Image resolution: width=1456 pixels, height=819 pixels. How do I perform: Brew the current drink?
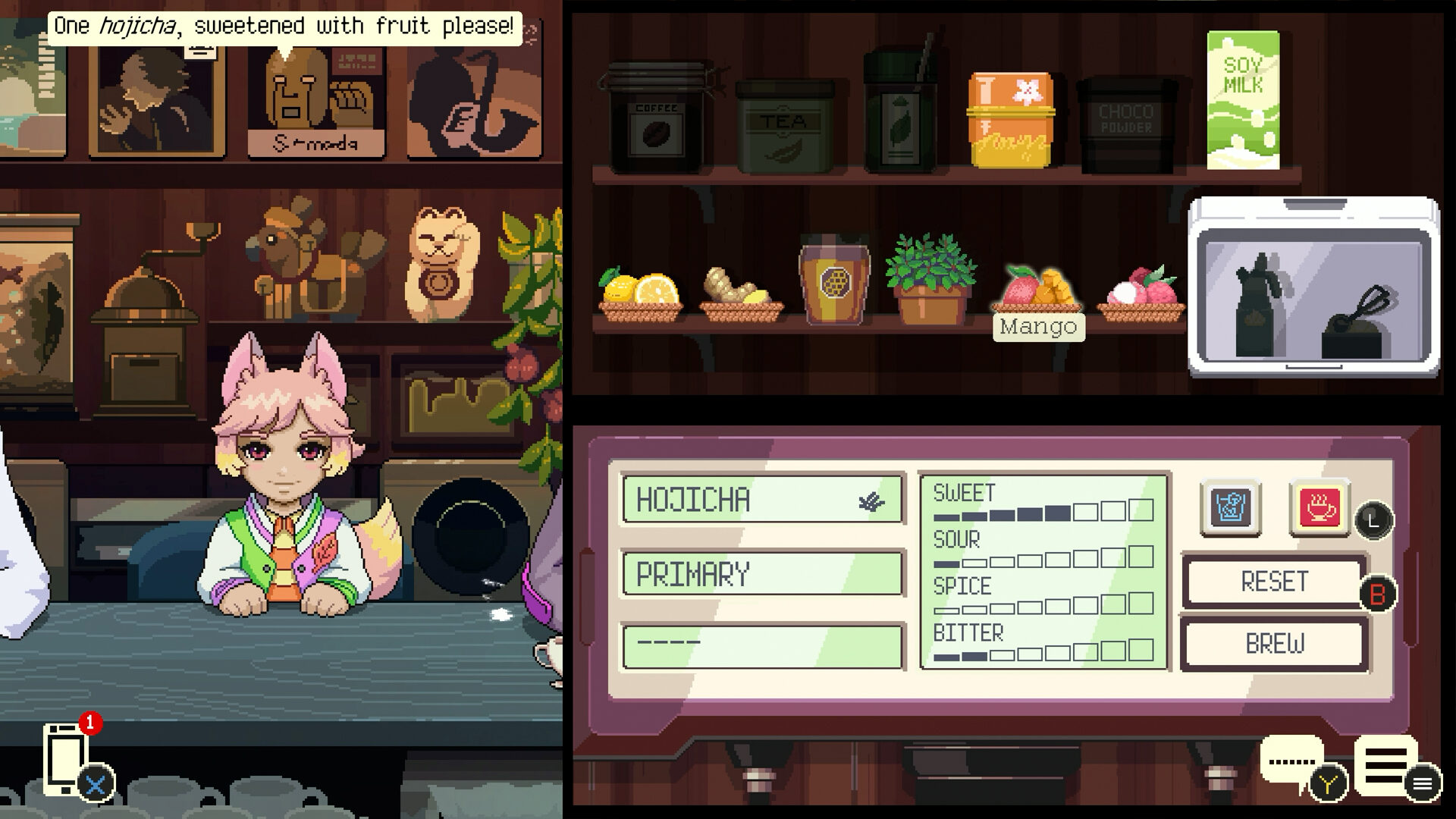click(x=1274, y=644)
